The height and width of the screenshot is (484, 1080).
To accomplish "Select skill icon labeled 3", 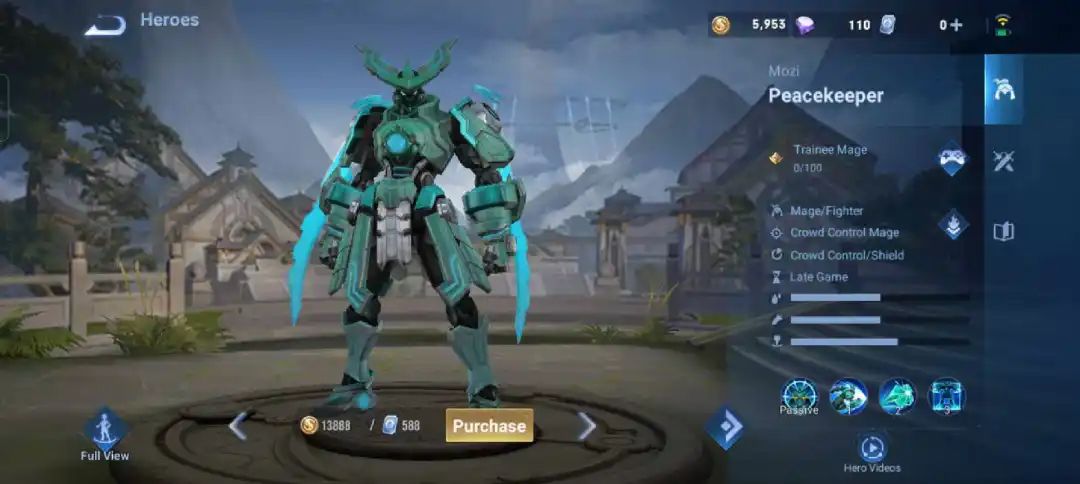I will [946, 396].
